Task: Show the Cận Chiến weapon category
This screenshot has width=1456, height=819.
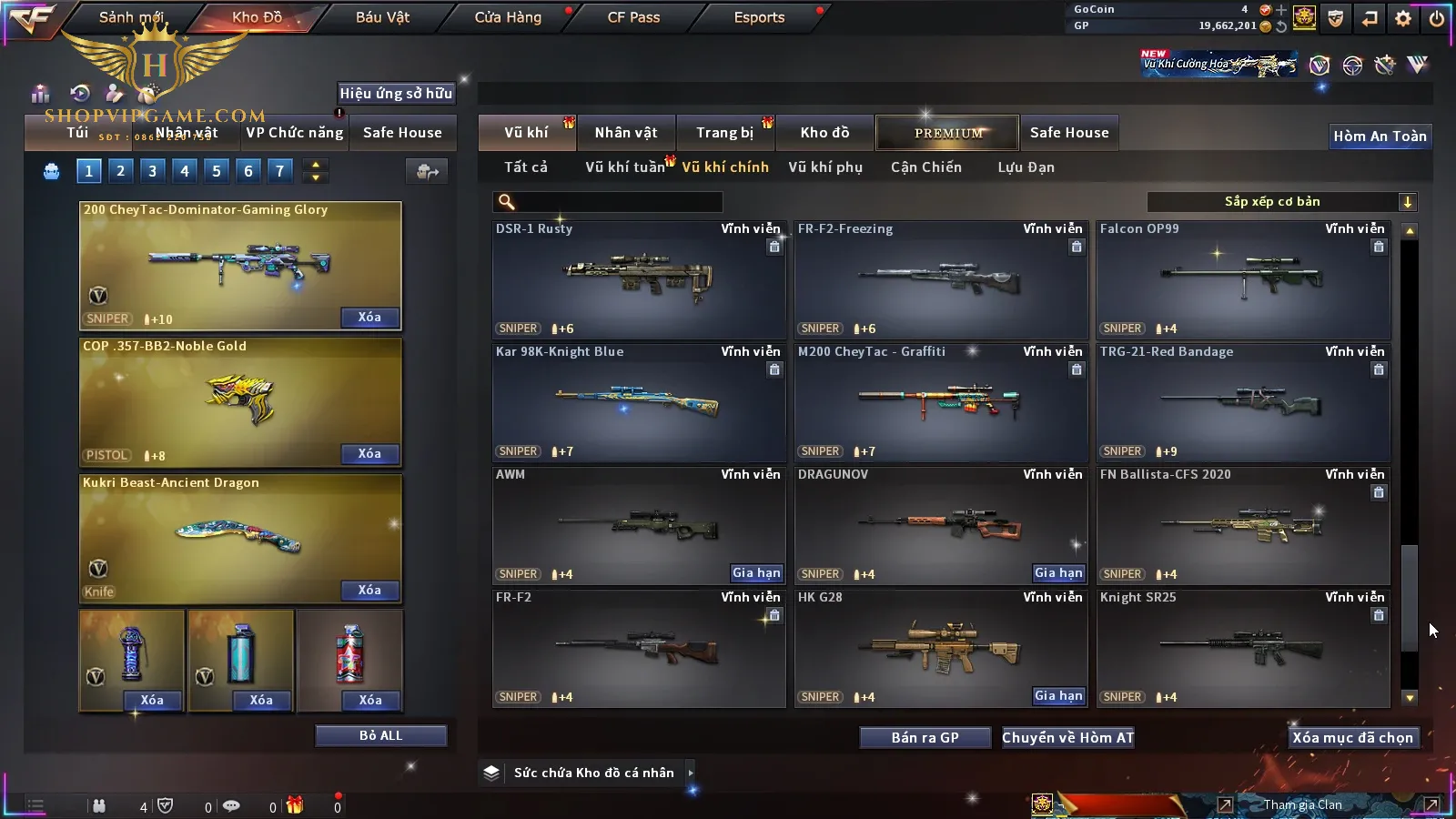Action: tap(925, 167)
